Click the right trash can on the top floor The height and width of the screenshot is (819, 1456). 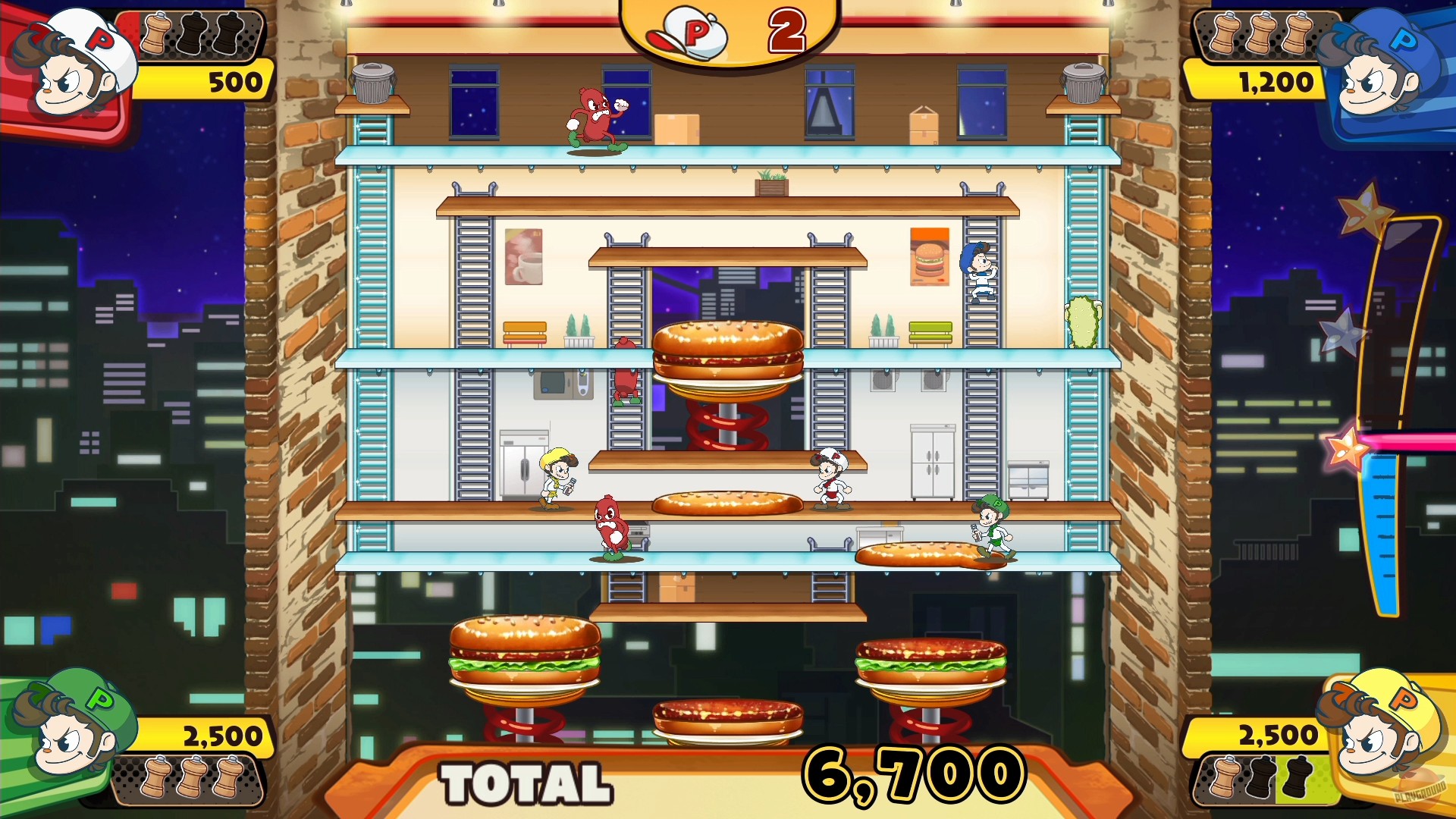pos(1086,83)
